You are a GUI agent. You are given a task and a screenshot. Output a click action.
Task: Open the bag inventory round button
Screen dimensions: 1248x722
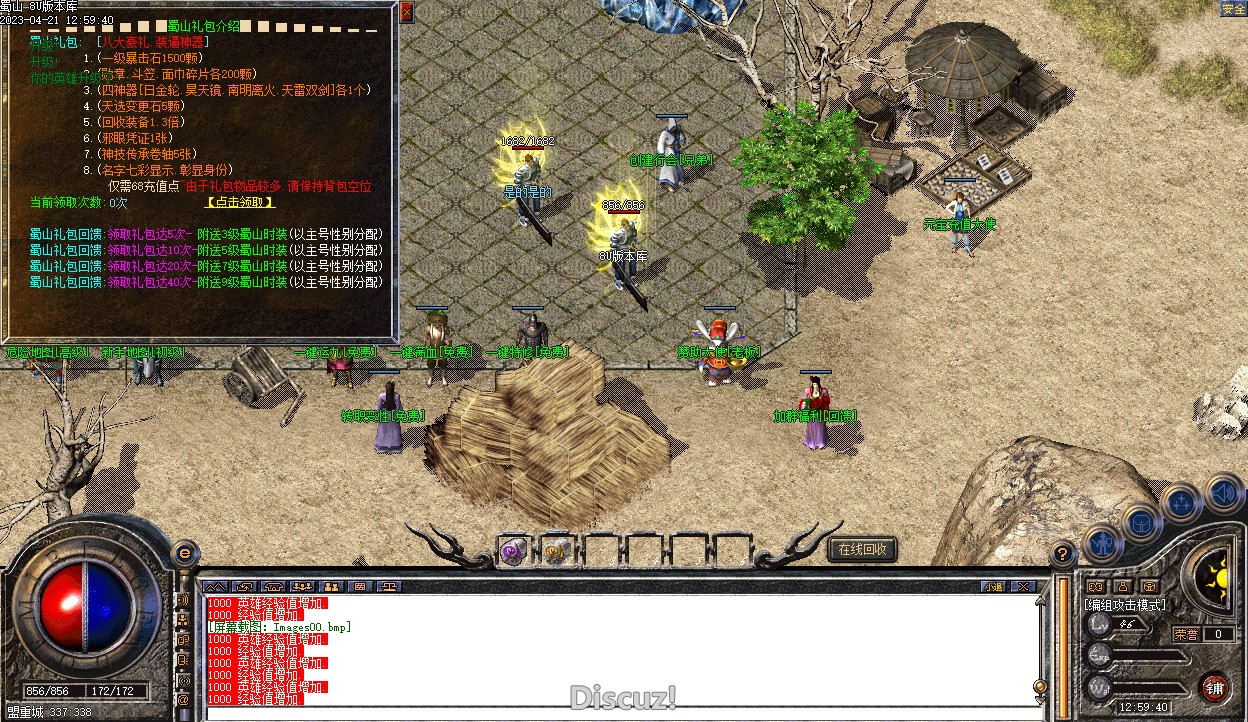tap(1142, 522)
